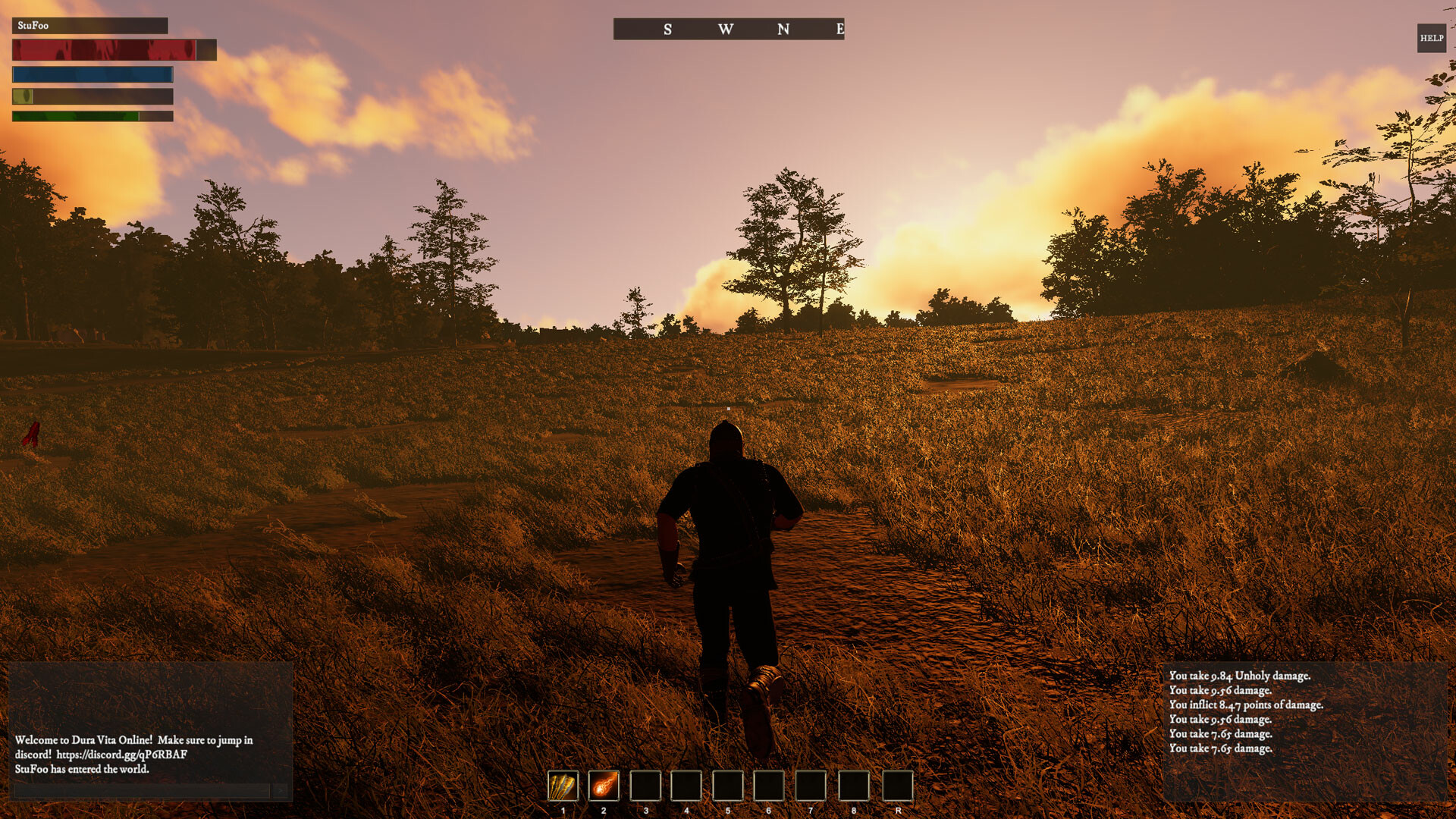Activate the R hotbar slot
Image resolution: width=1456 pixels, height=819 pixels.
point(854,787)
